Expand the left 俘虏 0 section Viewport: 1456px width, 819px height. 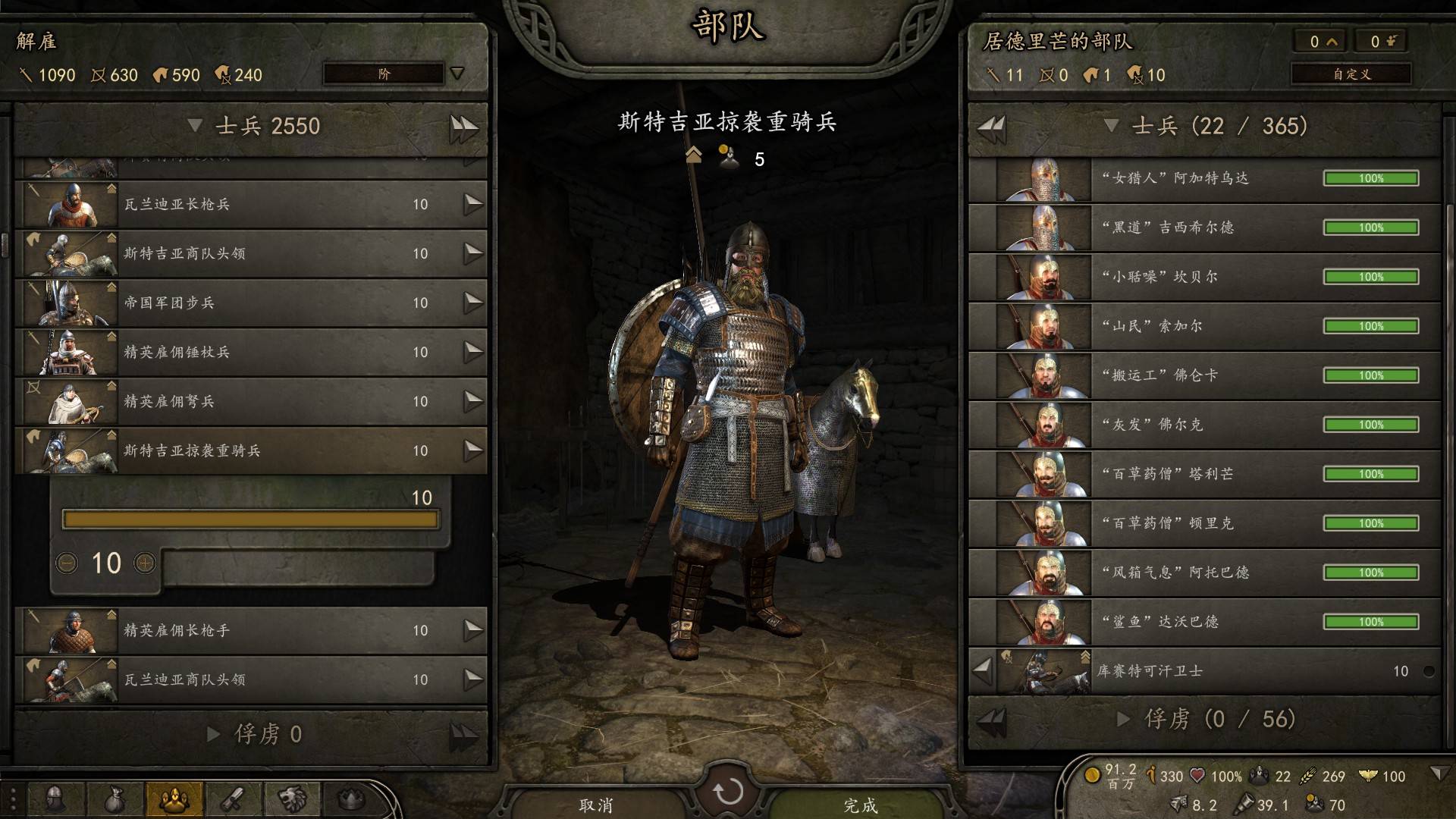click(x=214, y=733)
